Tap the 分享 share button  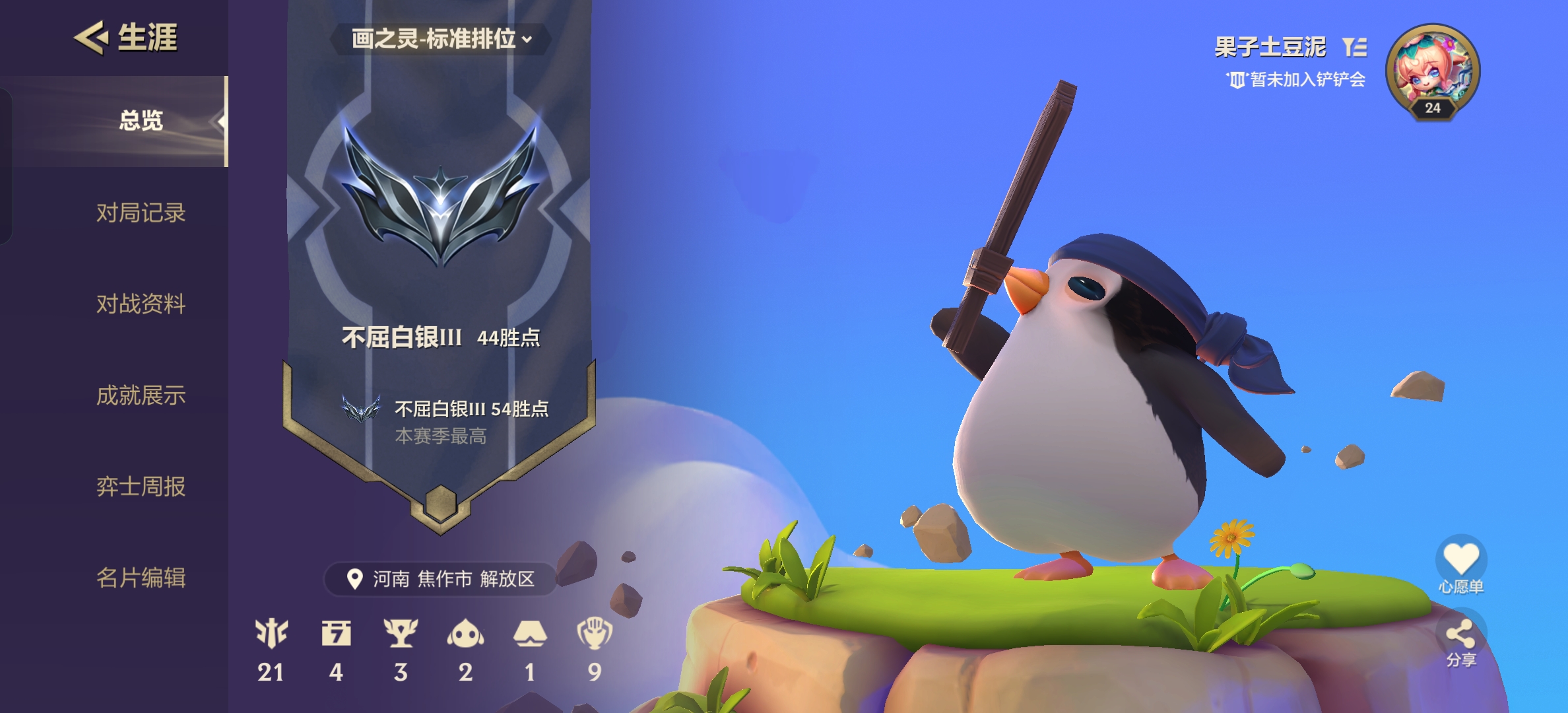[x=1460, y=636]
